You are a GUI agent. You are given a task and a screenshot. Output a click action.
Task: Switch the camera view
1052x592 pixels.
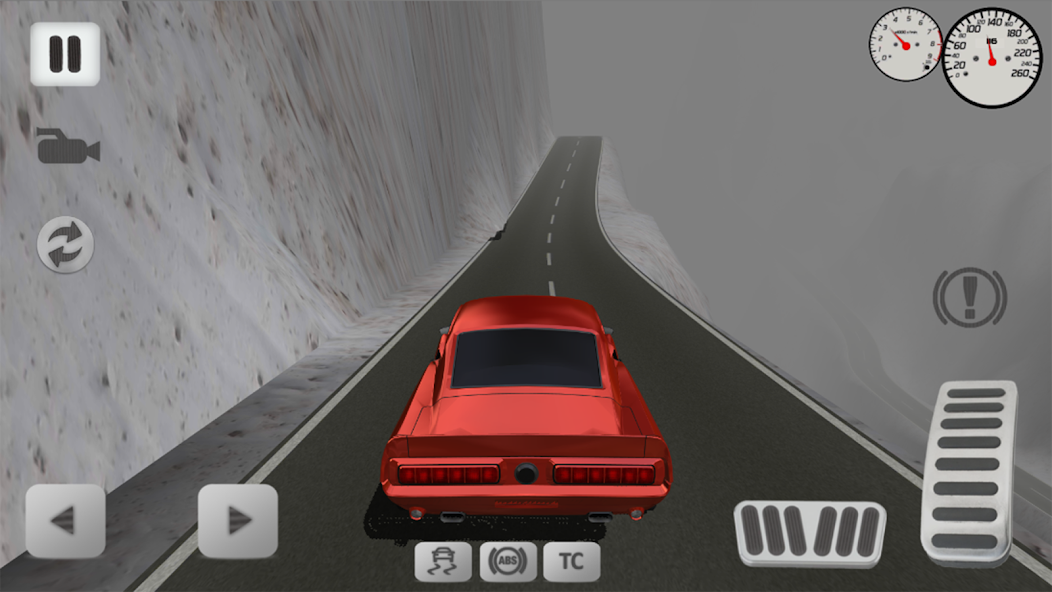67,146
